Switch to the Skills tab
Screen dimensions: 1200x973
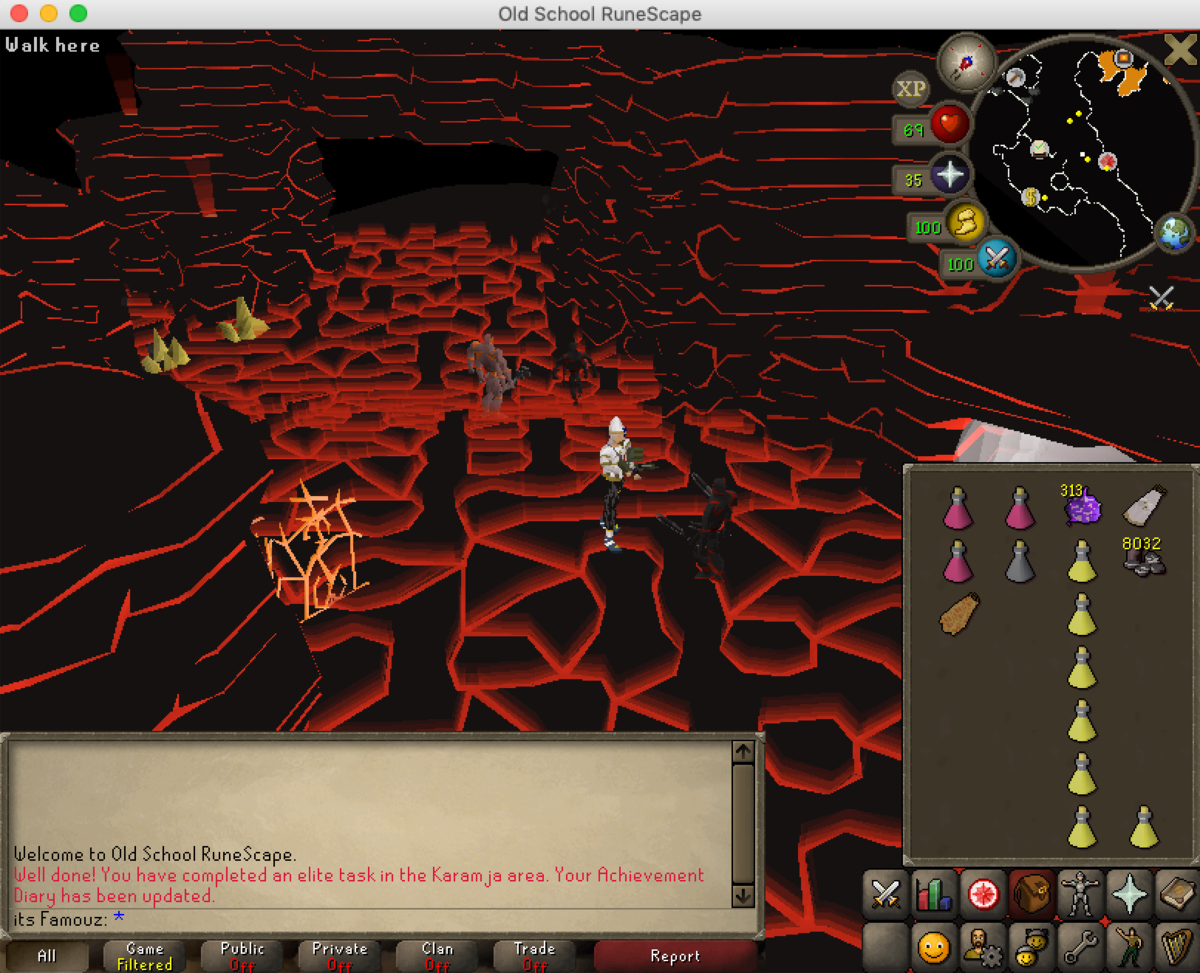[x=935, y=894]
